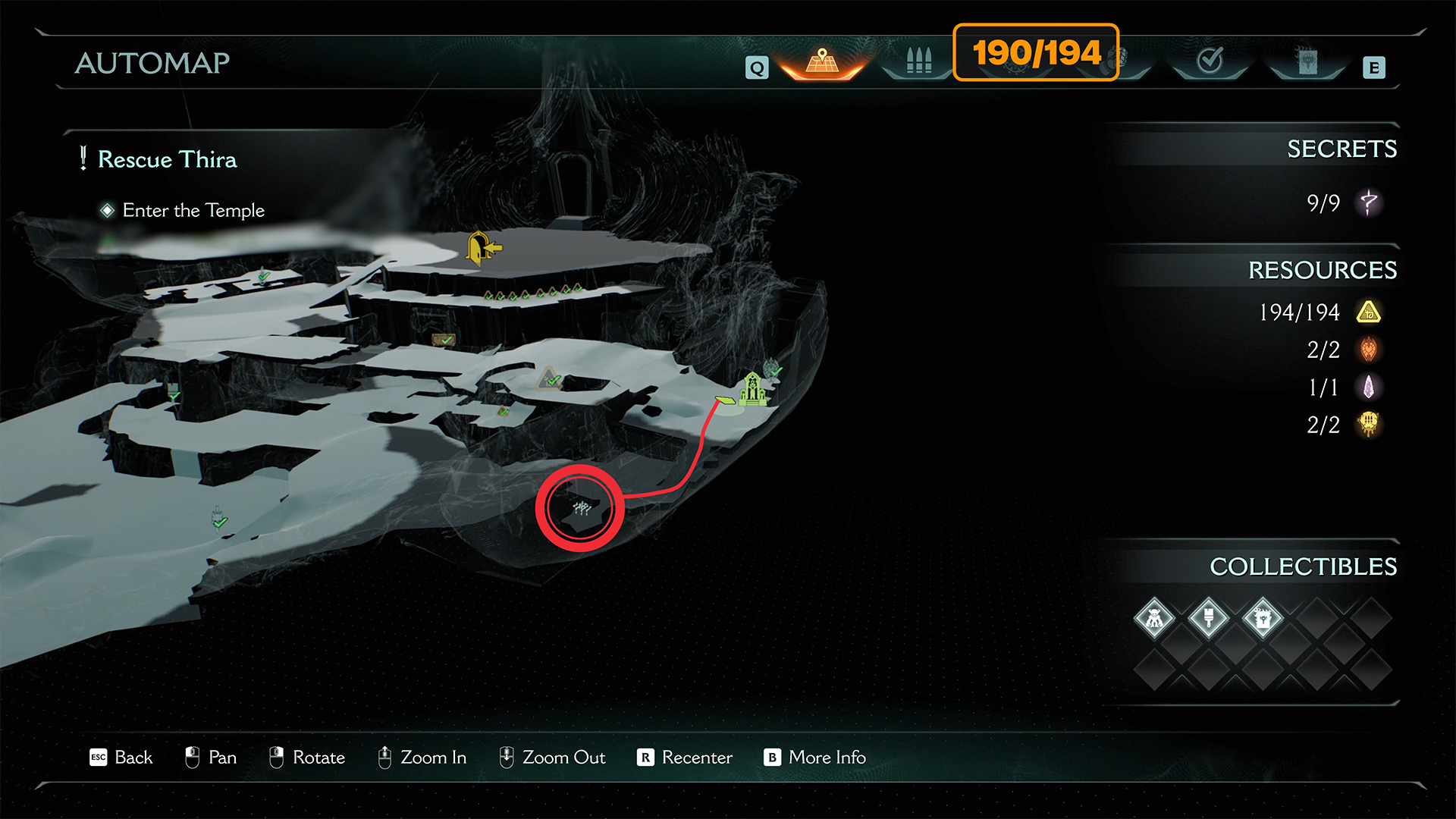Show More Info for the map

point(815,757)
